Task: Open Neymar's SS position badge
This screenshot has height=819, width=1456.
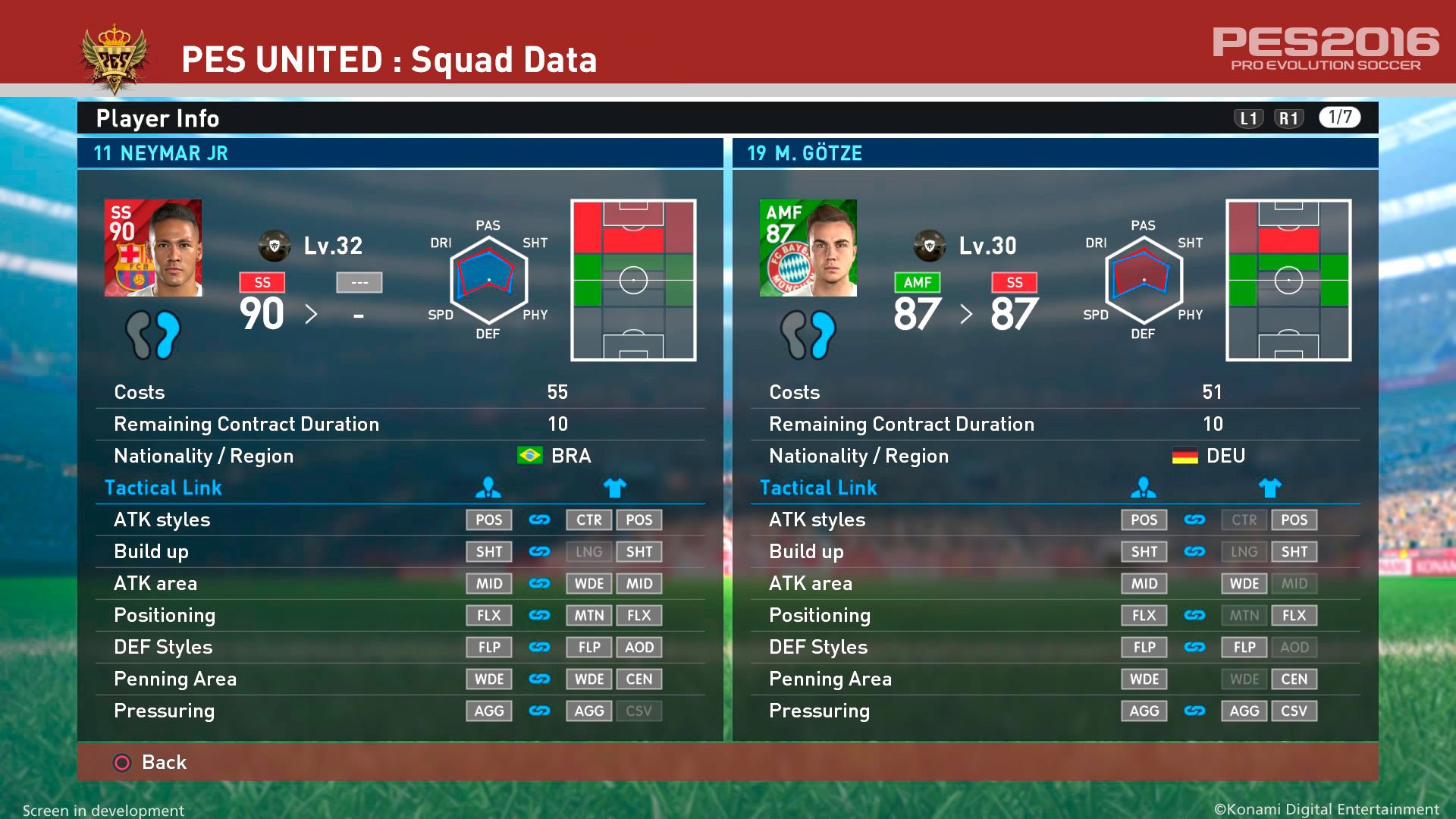Action: coord(262,282)
